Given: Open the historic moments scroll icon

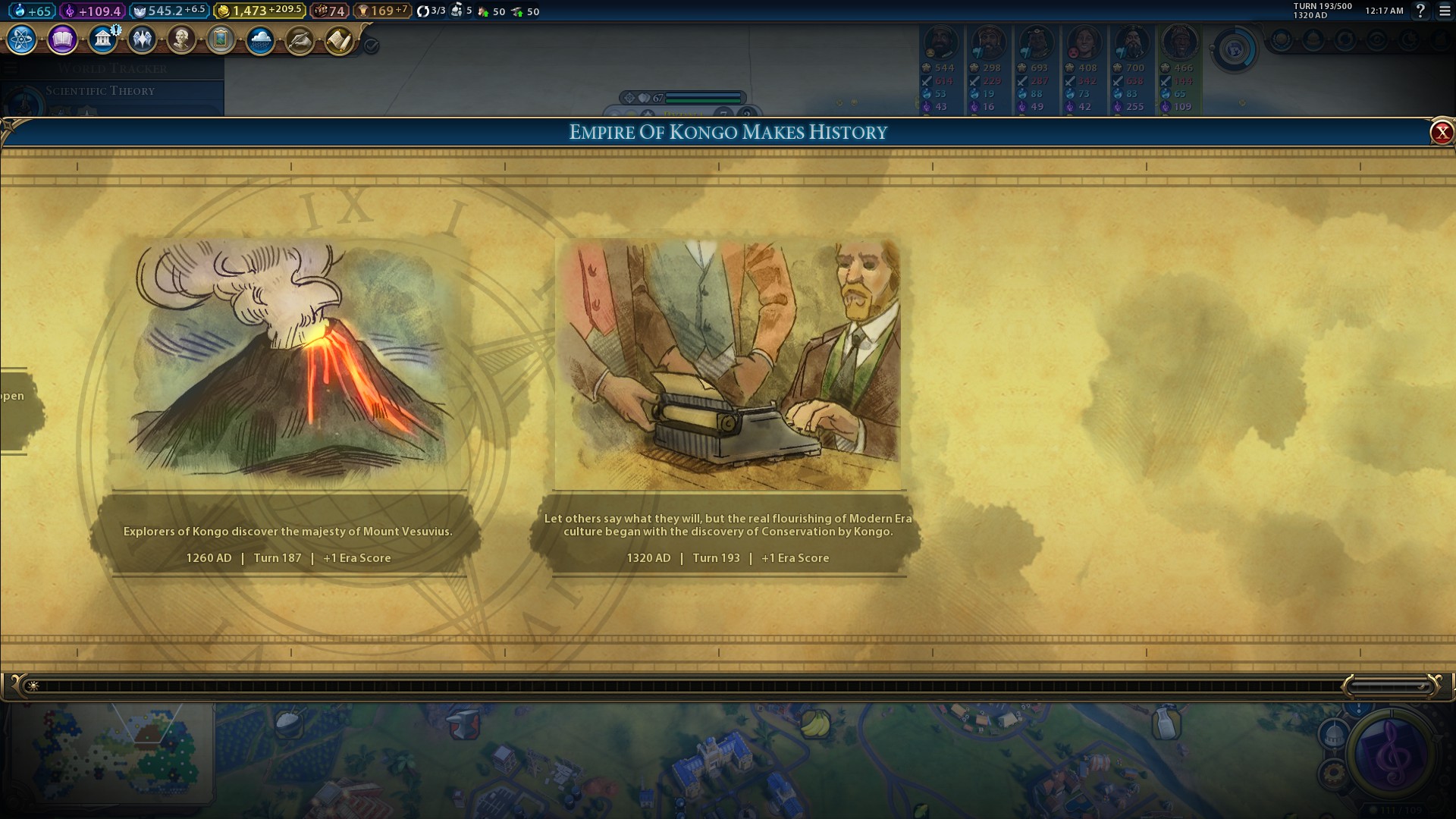Looking at the screenshot, I should pos(339,39).
